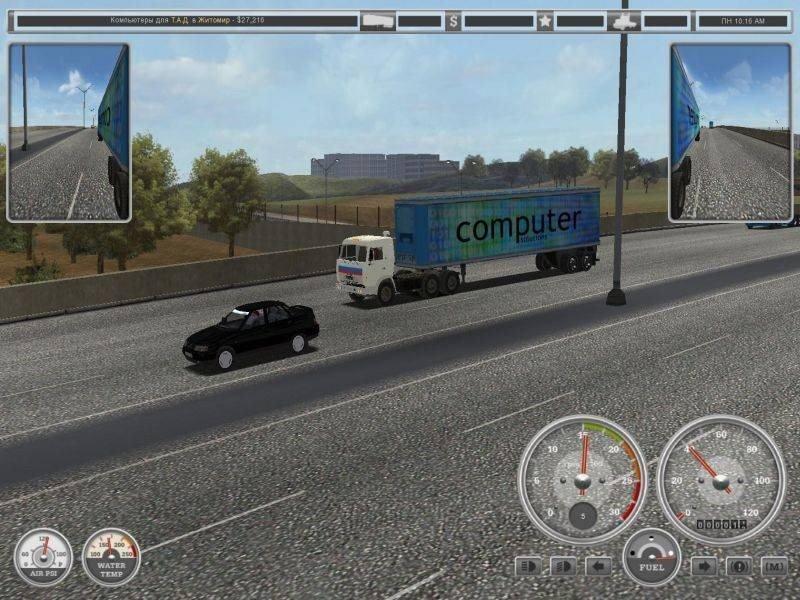The height and width of the screenshot is (600, 800).
Task: Click the star rating icon
Action: pyautogui.click(x=545, y=20)
